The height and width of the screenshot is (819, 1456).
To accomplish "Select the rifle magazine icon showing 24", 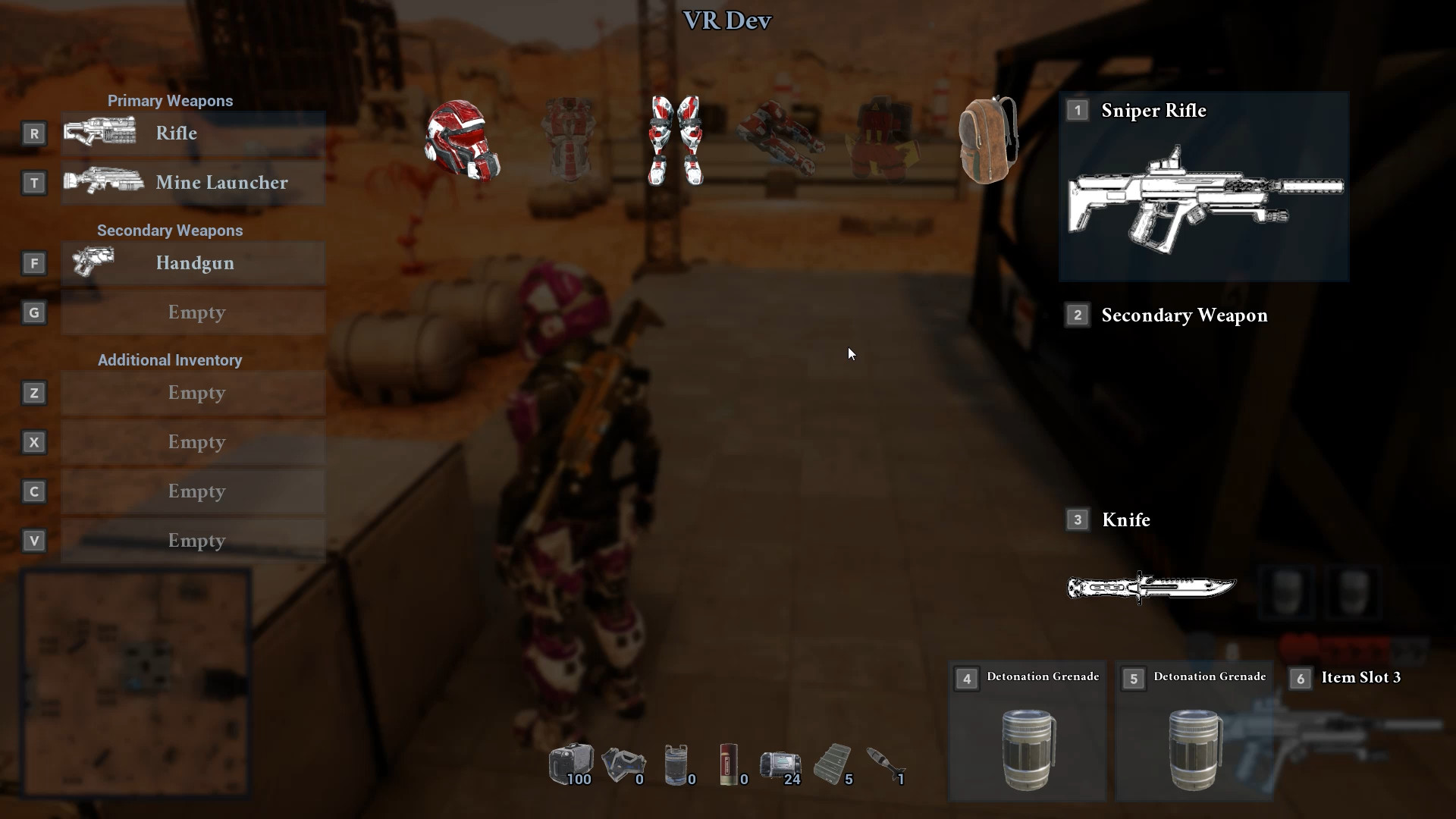I will [x=779, y=764].
